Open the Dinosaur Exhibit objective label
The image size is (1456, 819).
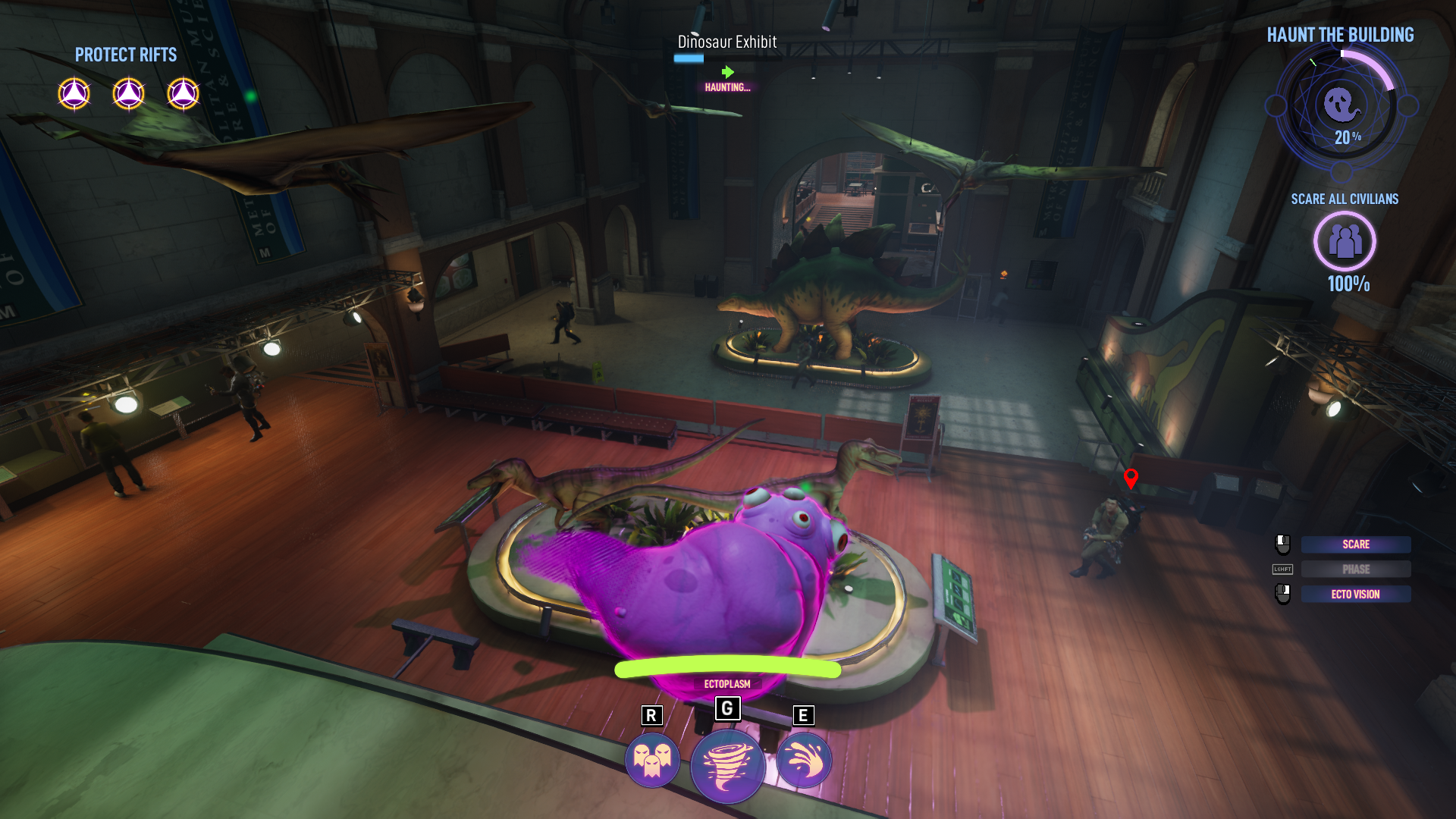(x=726, y=43)
